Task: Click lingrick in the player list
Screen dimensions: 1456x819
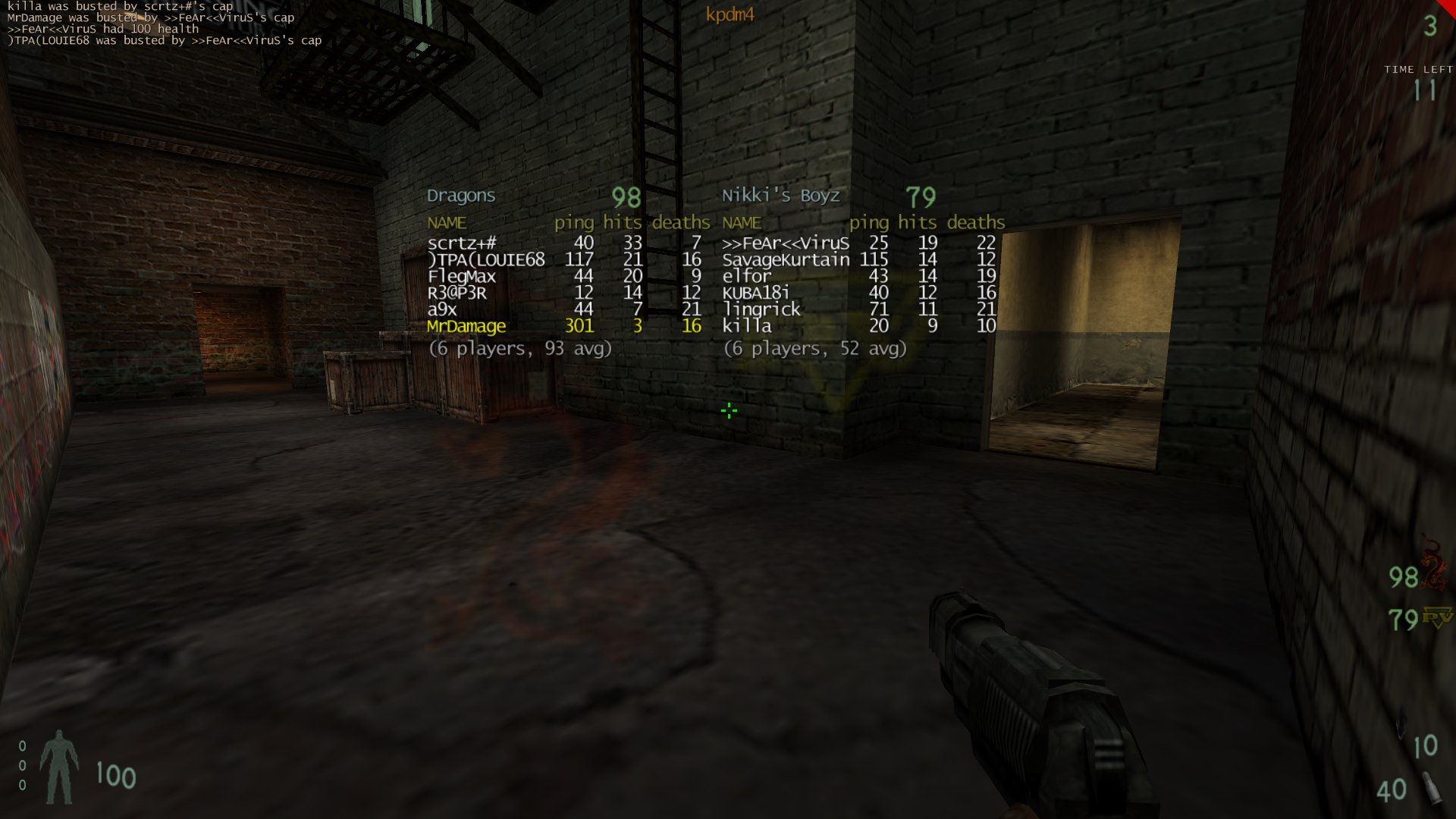Action: pyautogui.click(x=761, y=309)
